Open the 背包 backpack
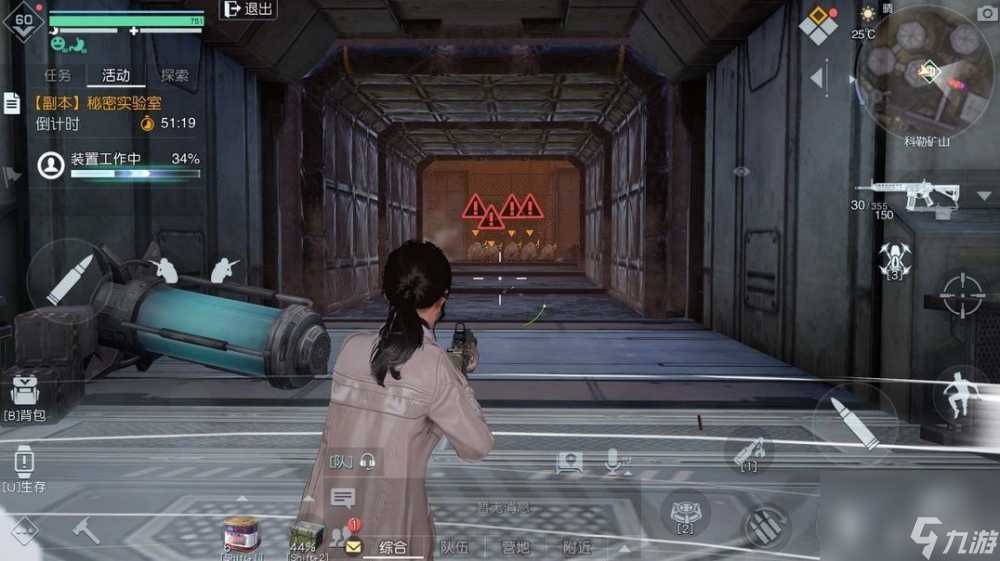This screenshot has width=1000, height=561. pyautogui.click(x=25, y=393)
